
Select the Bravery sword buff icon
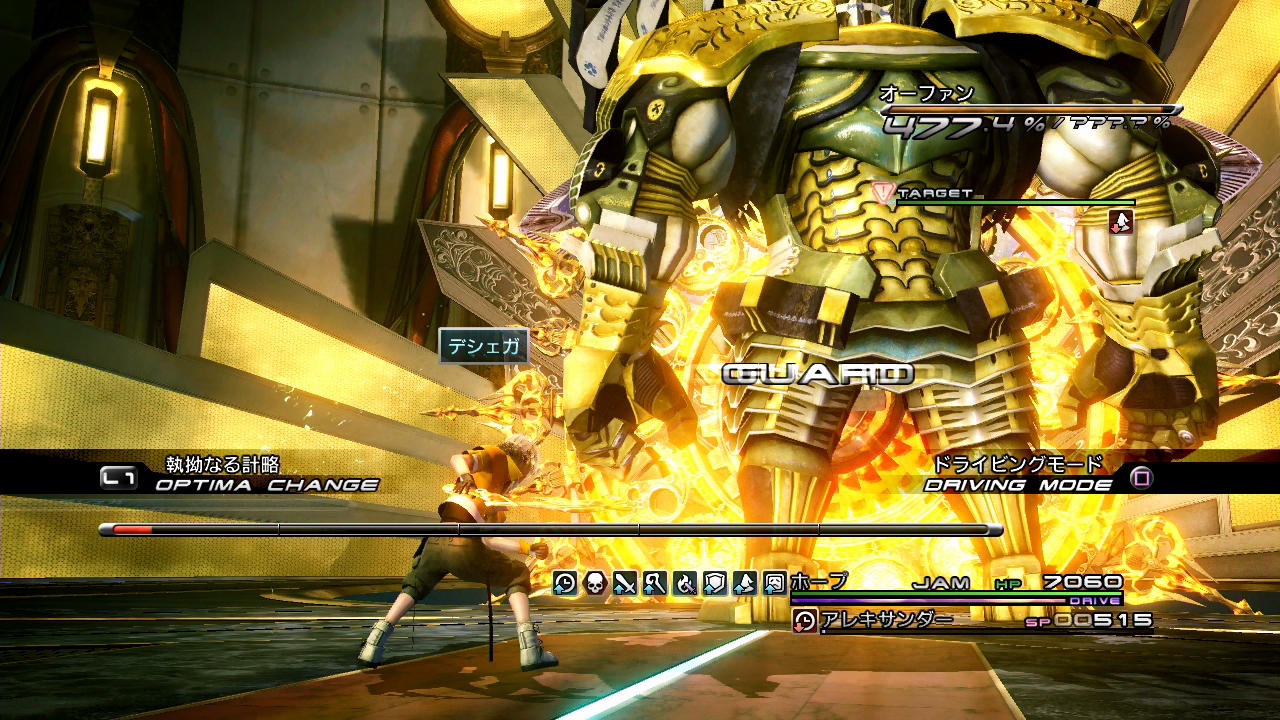click(x=625, y=582)
